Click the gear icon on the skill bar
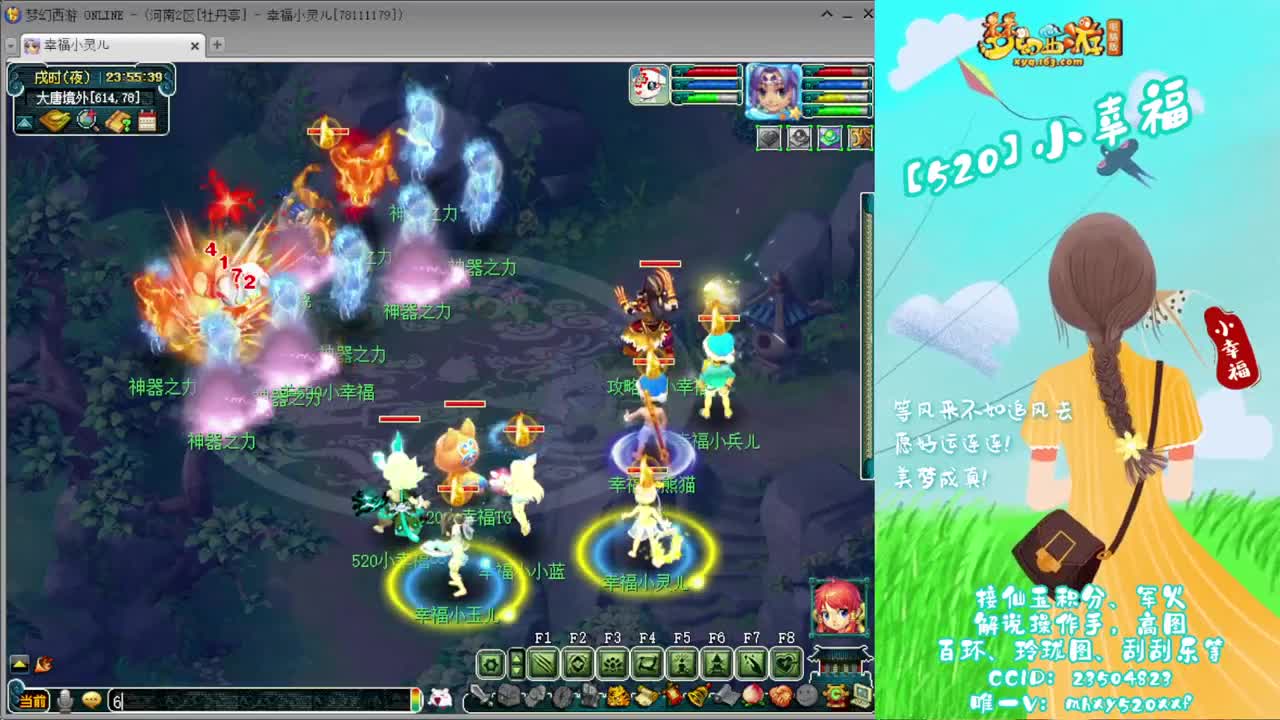 491,663
